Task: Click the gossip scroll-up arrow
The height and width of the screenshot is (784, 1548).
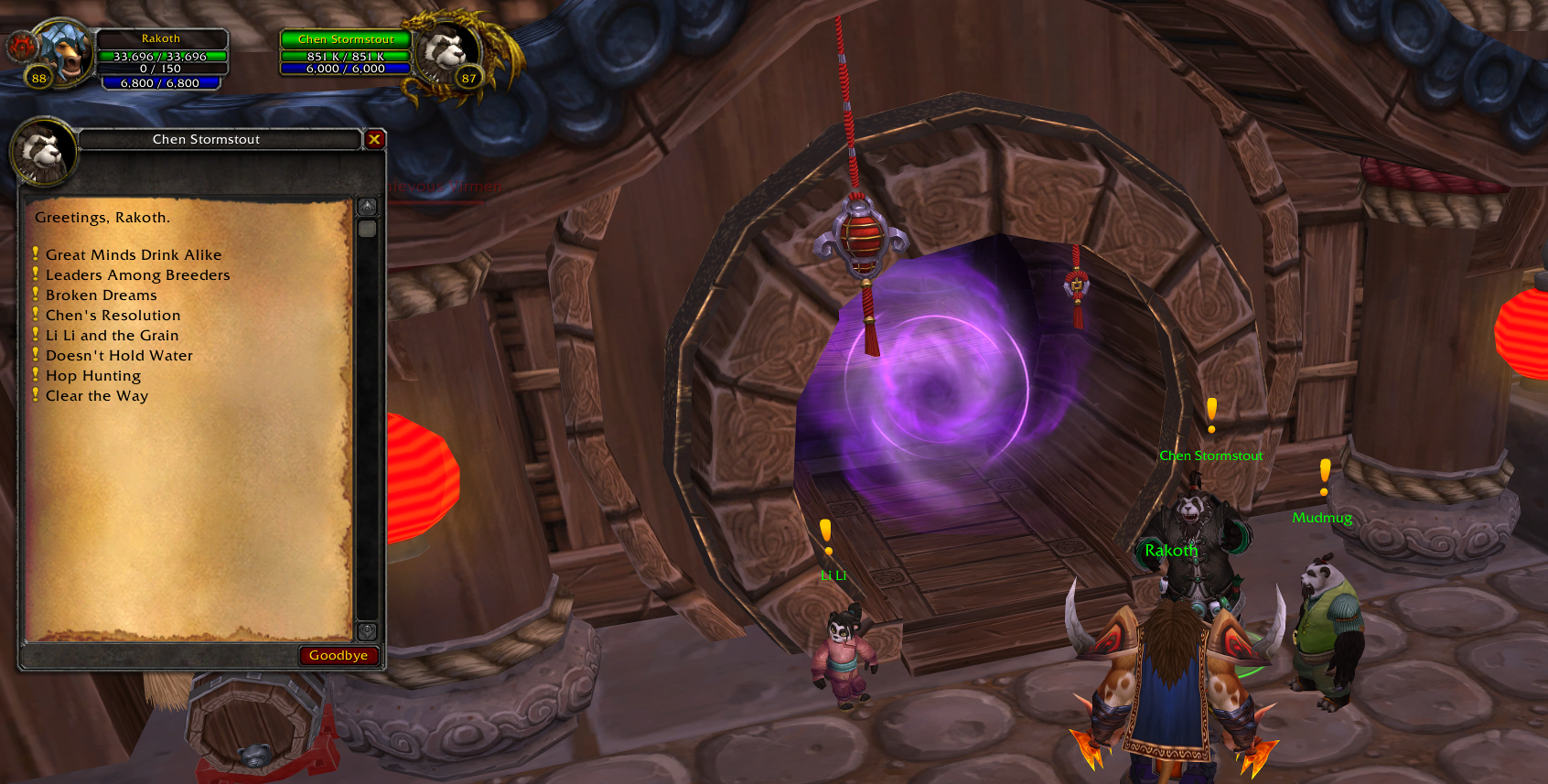Action: 367,207
